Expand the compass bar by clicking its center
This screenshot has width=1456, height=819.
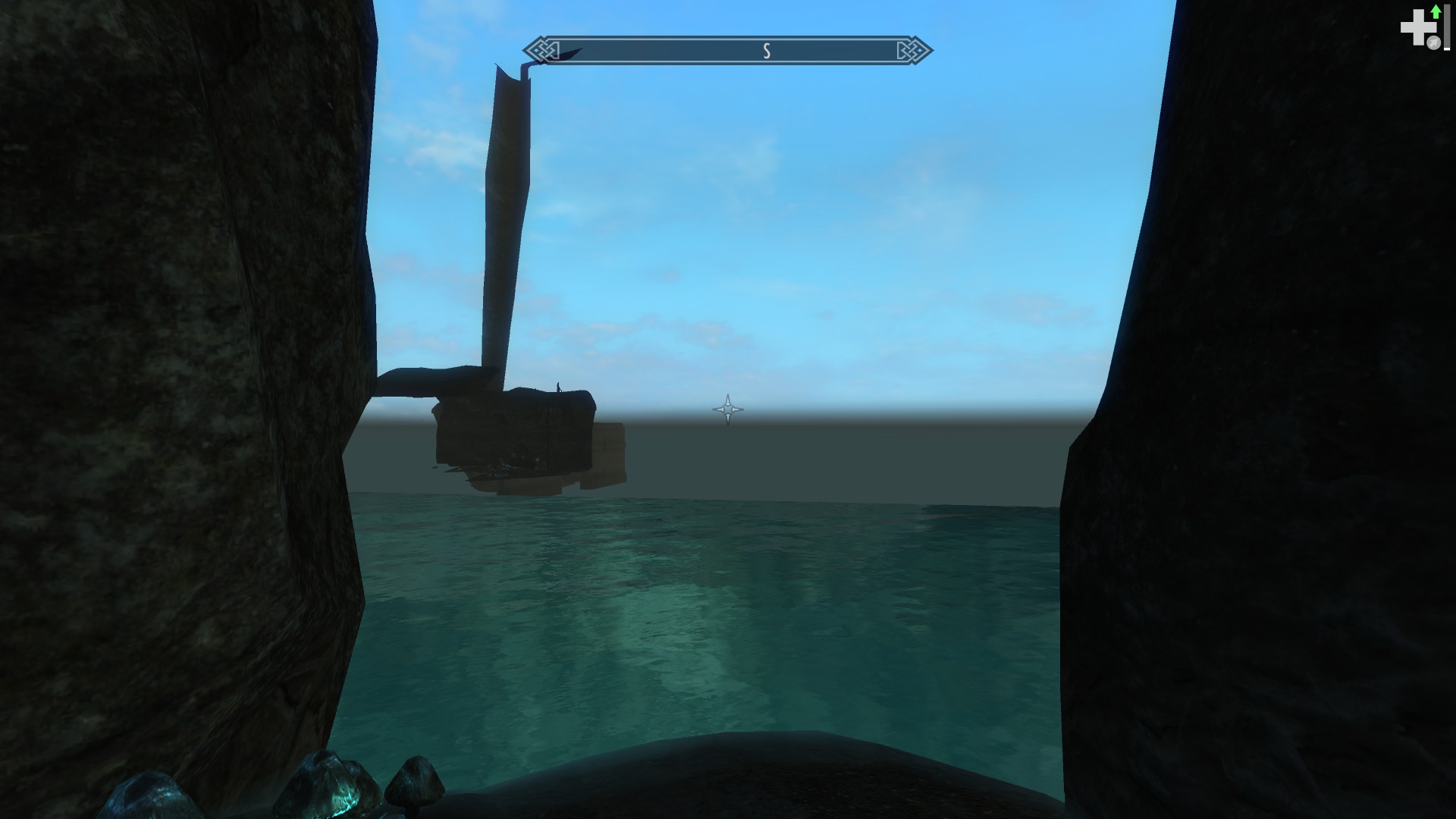pos(728,51)
